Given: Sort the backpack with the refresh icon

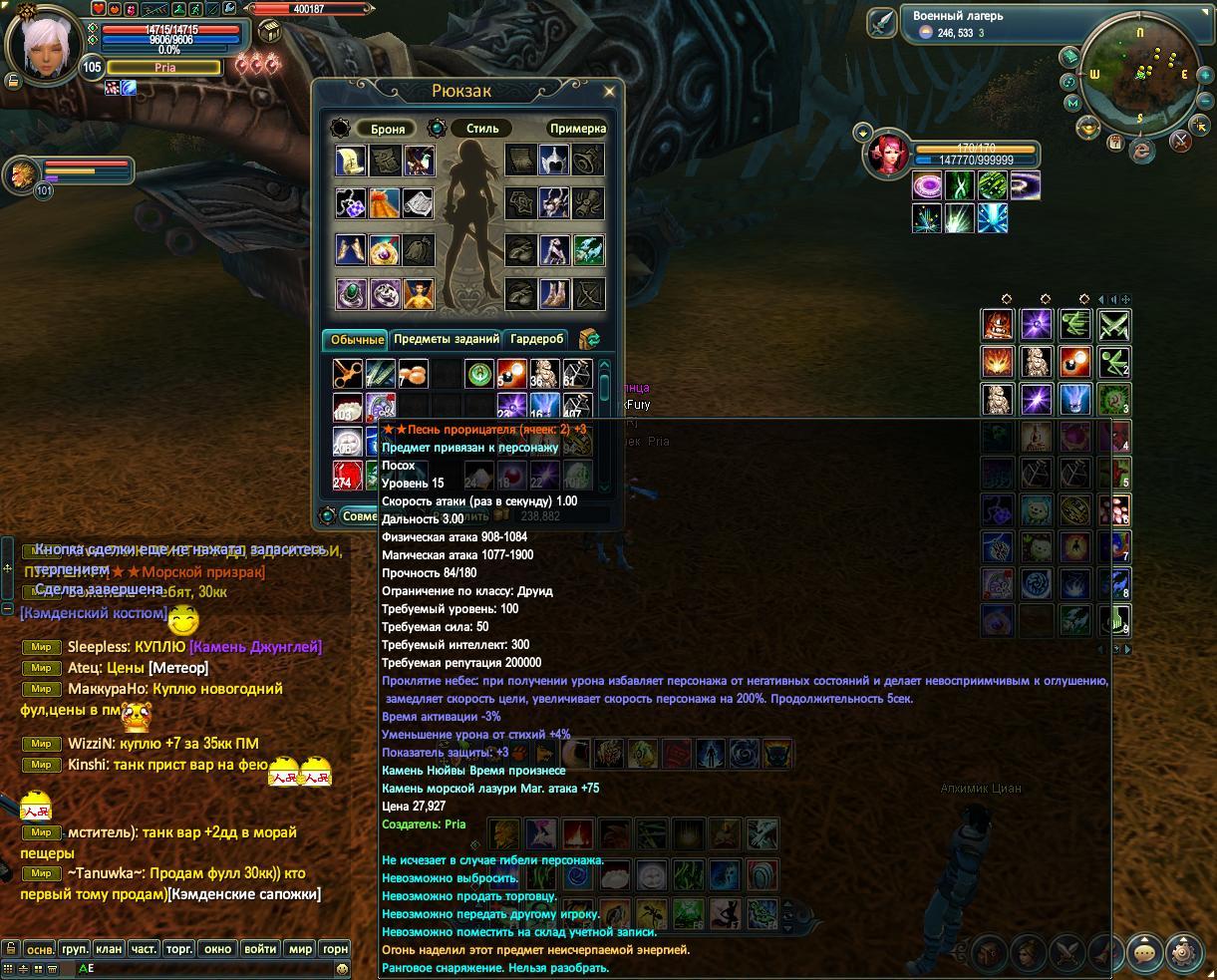Looking at the screenshot, I should [589, 340].
